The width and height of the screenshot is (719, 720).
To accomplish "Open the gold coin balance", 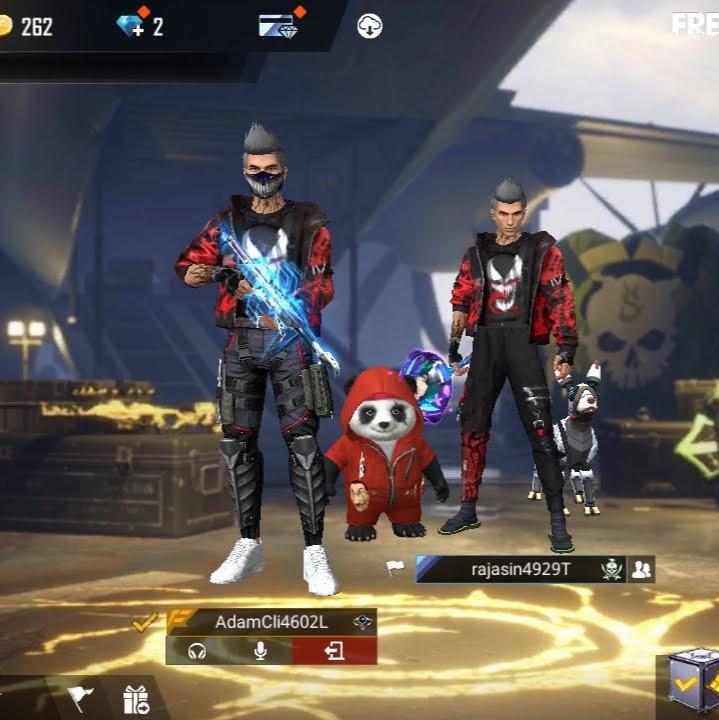I will tap(27, 26).
